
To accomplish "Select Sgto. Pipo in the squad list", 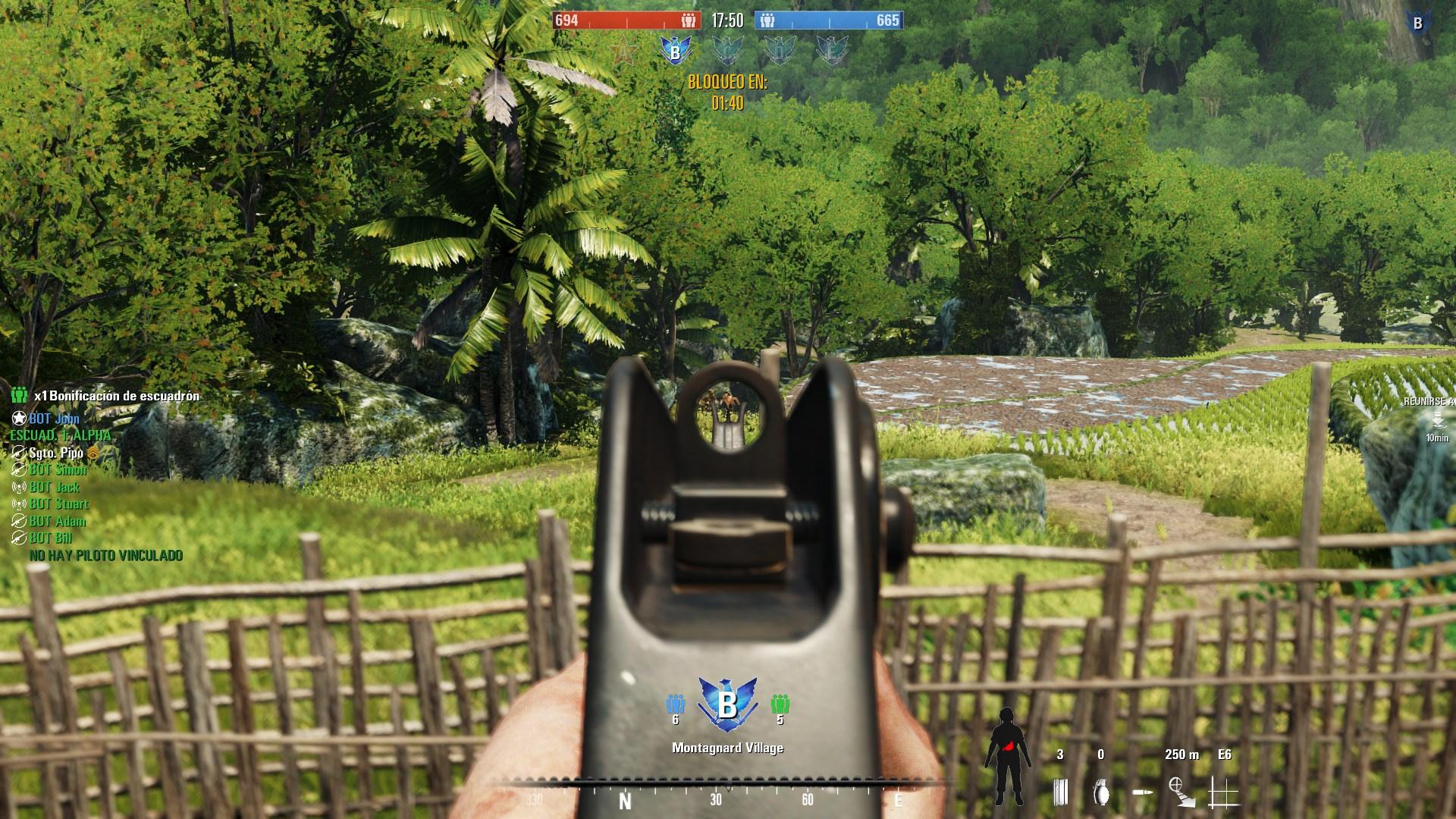I will pyautogui.click(x=56, y=453).
